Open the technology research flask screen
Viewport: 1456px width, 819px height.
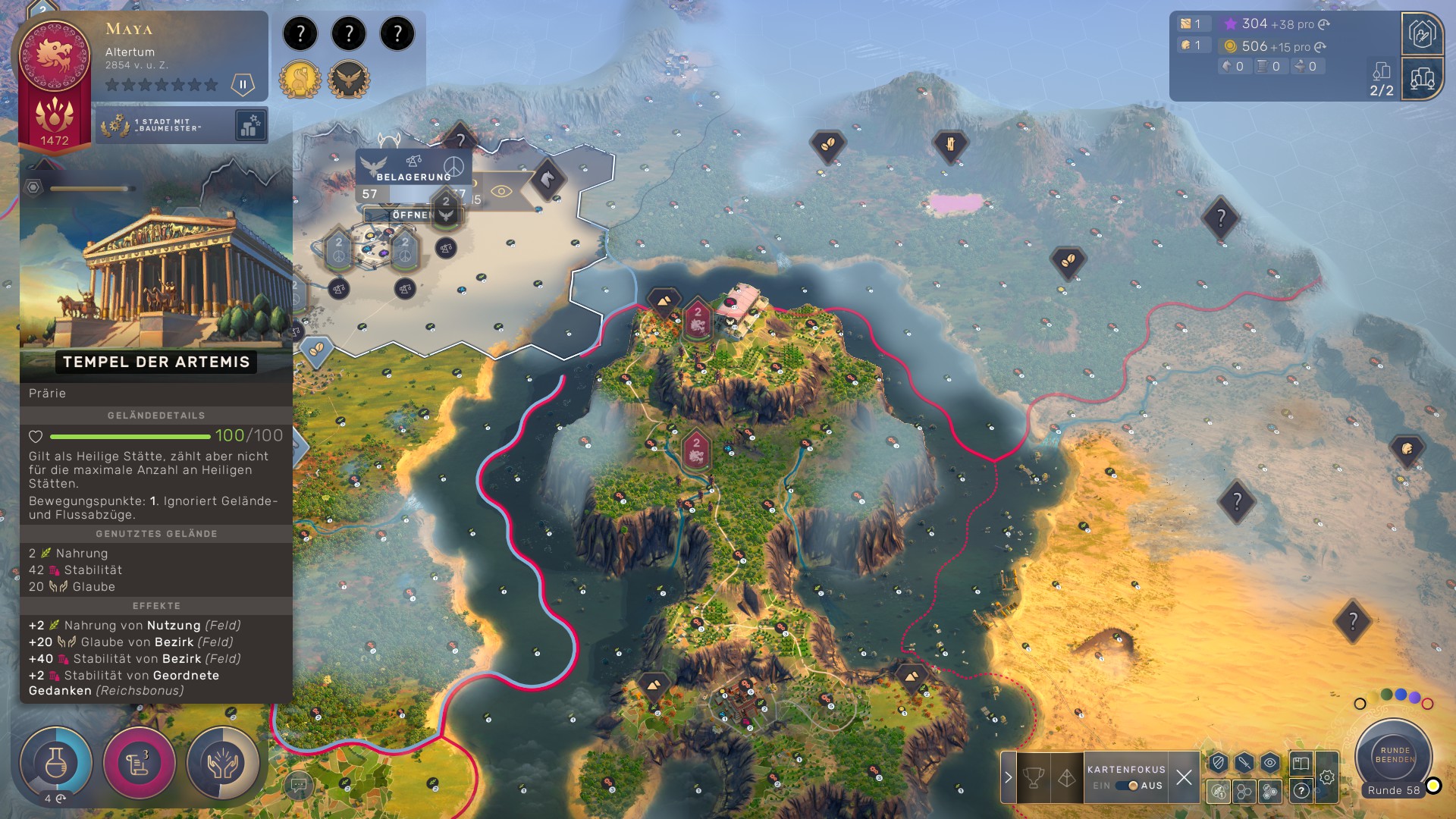tap(55, 762)
